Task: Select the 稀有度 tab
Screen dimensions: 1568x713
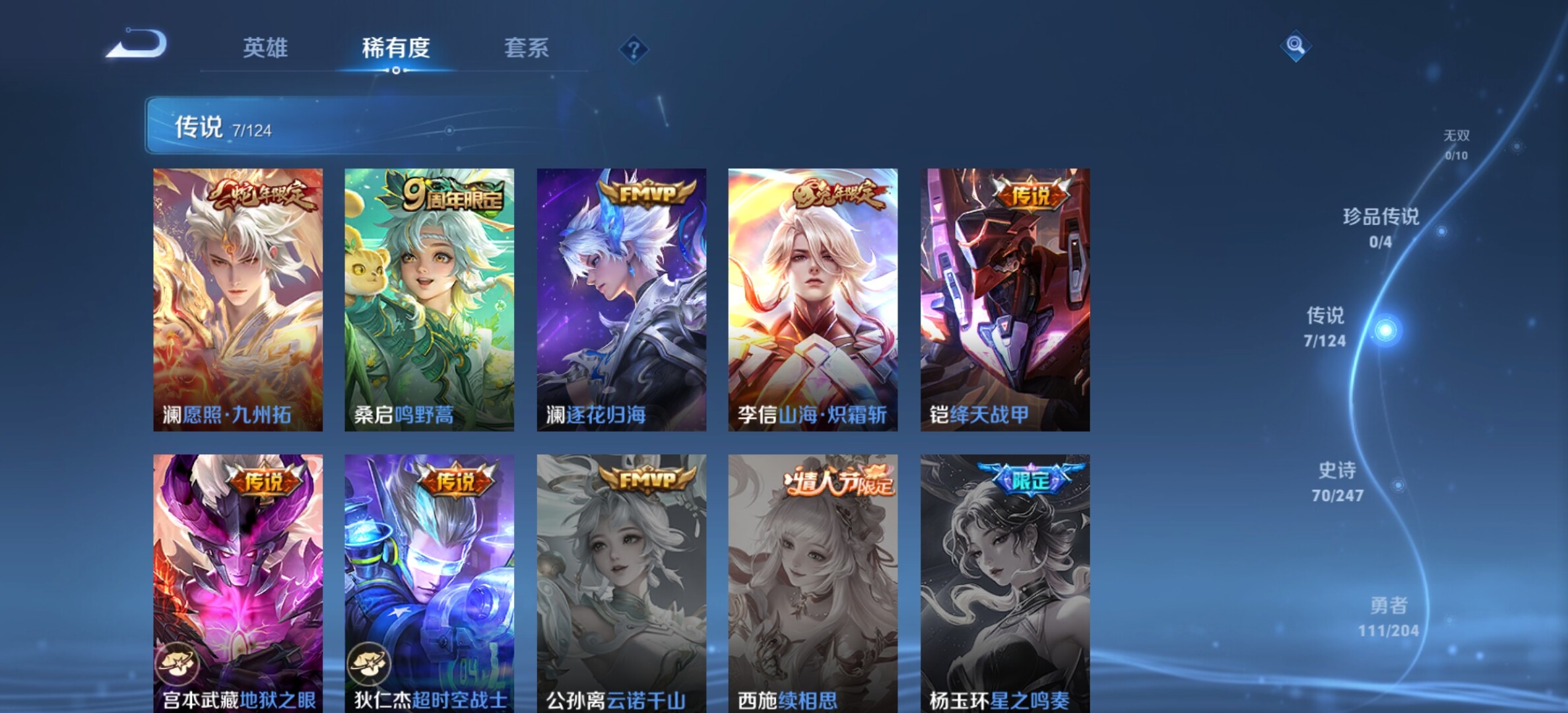Action: [396, 48]
